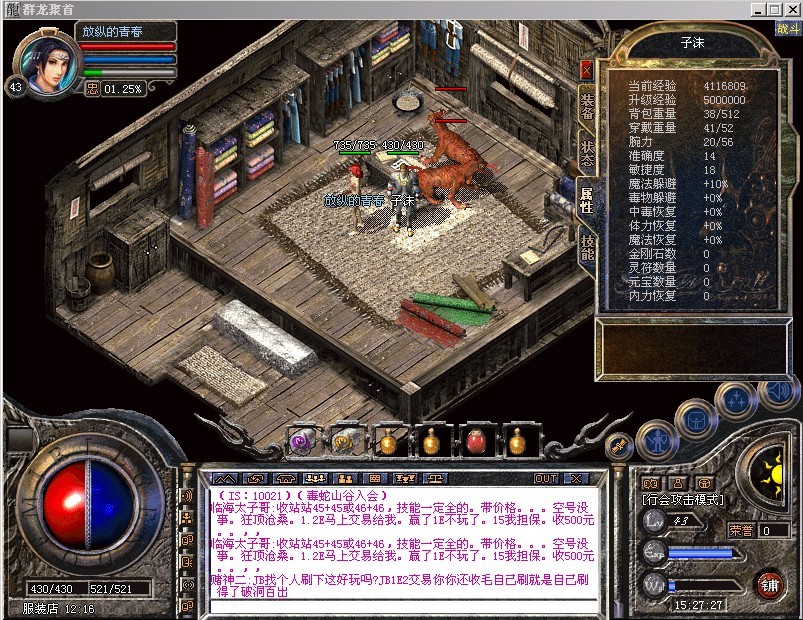Screen dimensions: 803x620
Task: Close the chat window with X
Action: pyautogui.click(x=575, y=478)
